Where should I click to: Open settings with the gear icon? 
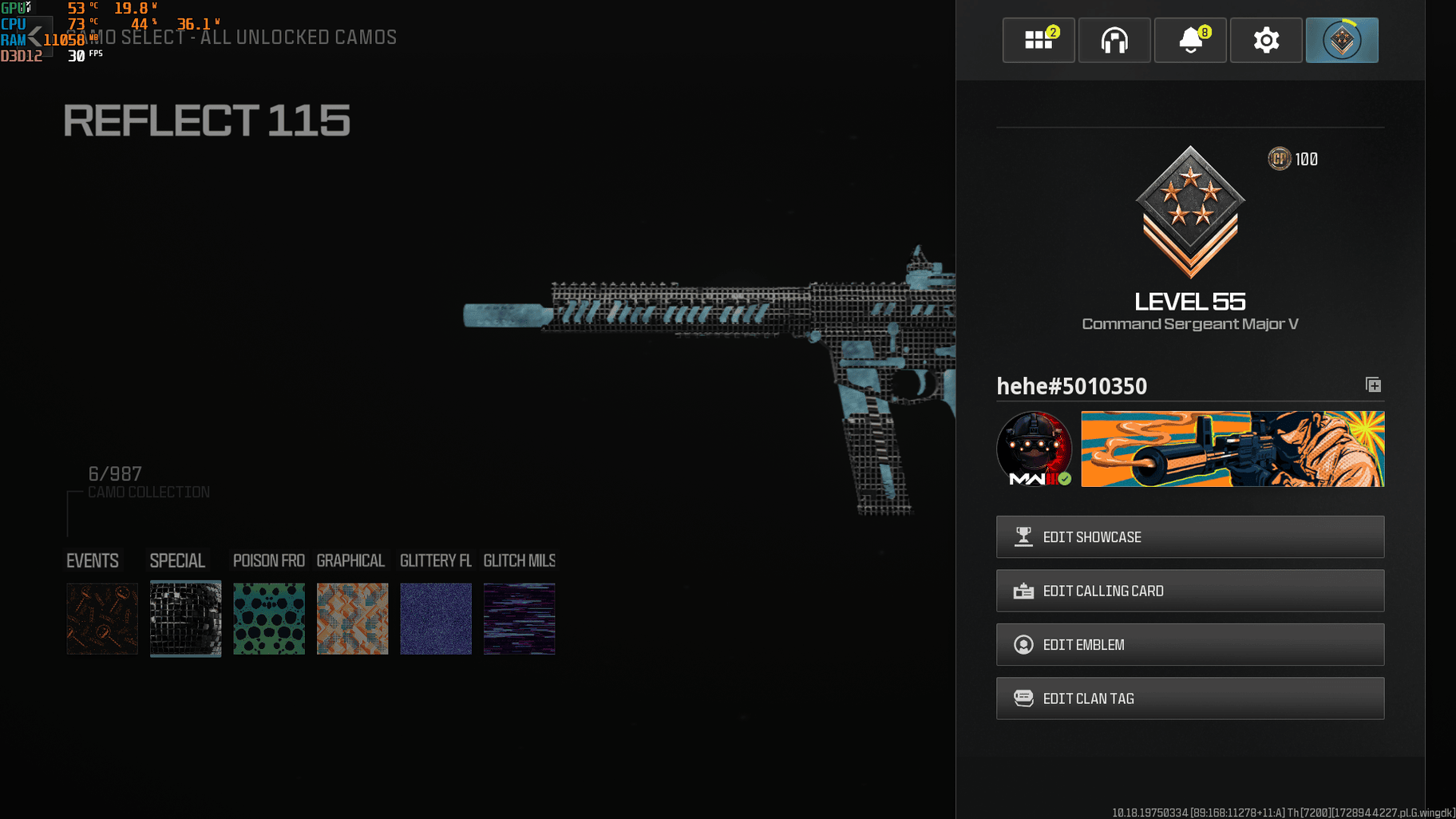(x=1265, y=40)
